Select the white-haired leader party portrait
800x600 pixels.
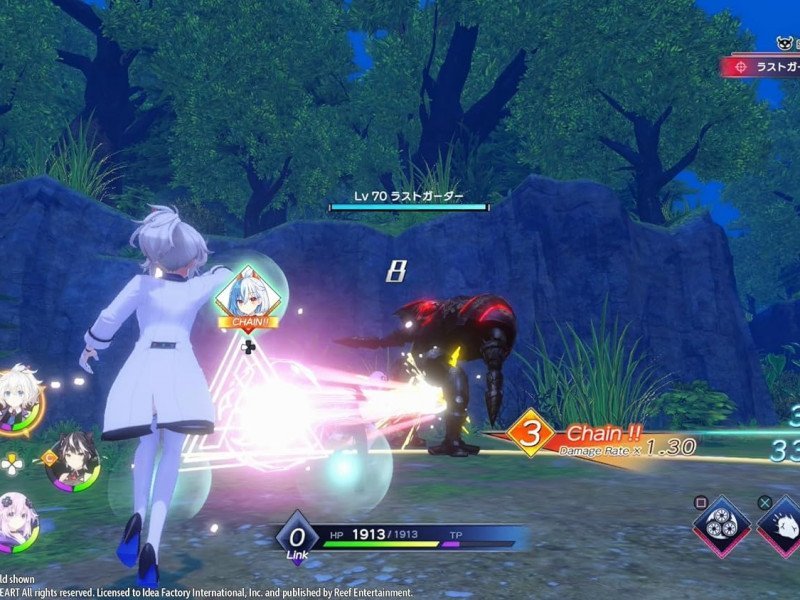[19, 396]
